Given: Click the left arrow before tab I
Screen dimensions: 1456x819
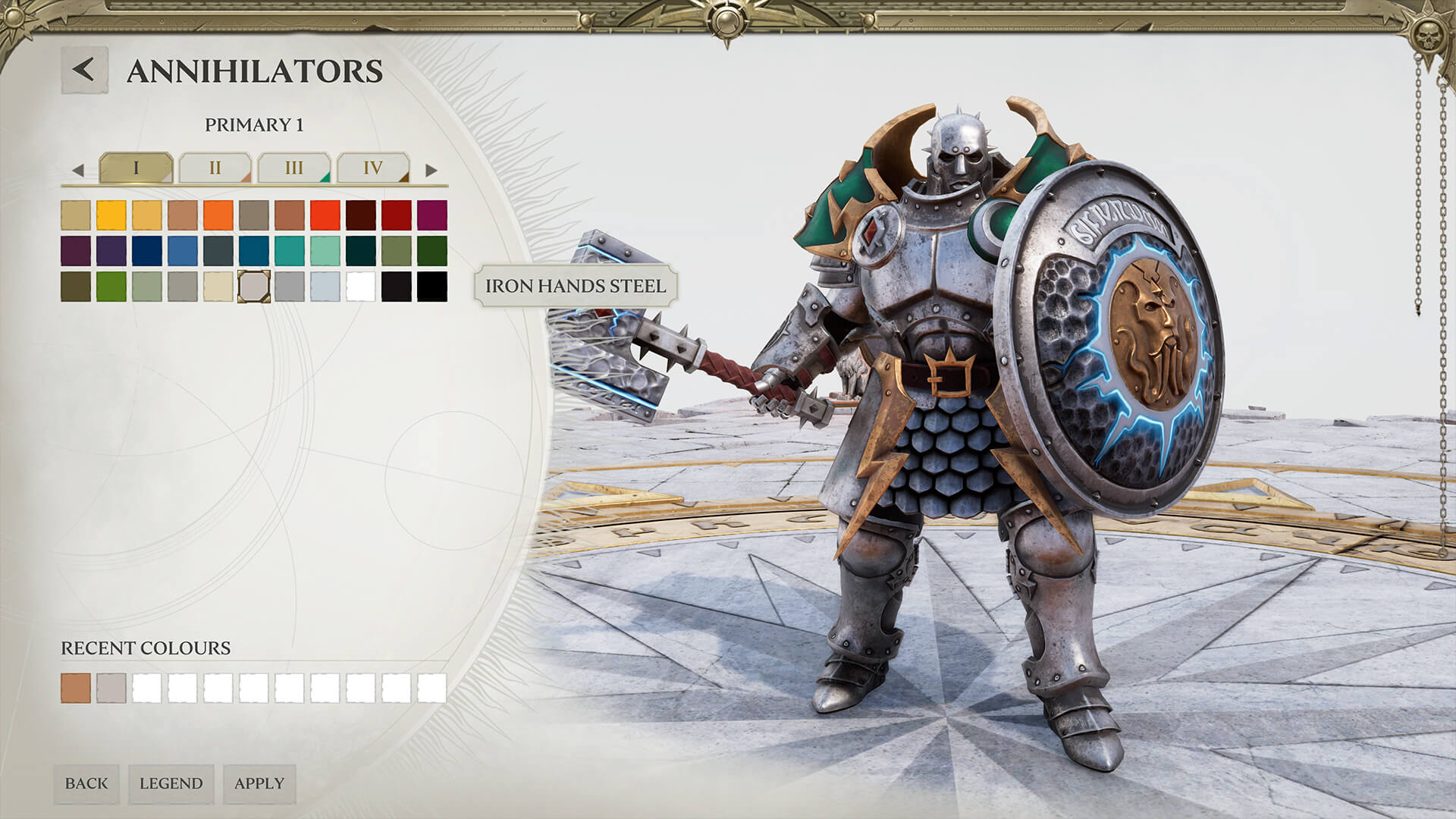Looking at the screenshot, I should pyautogui.click(x=77, y=168).
